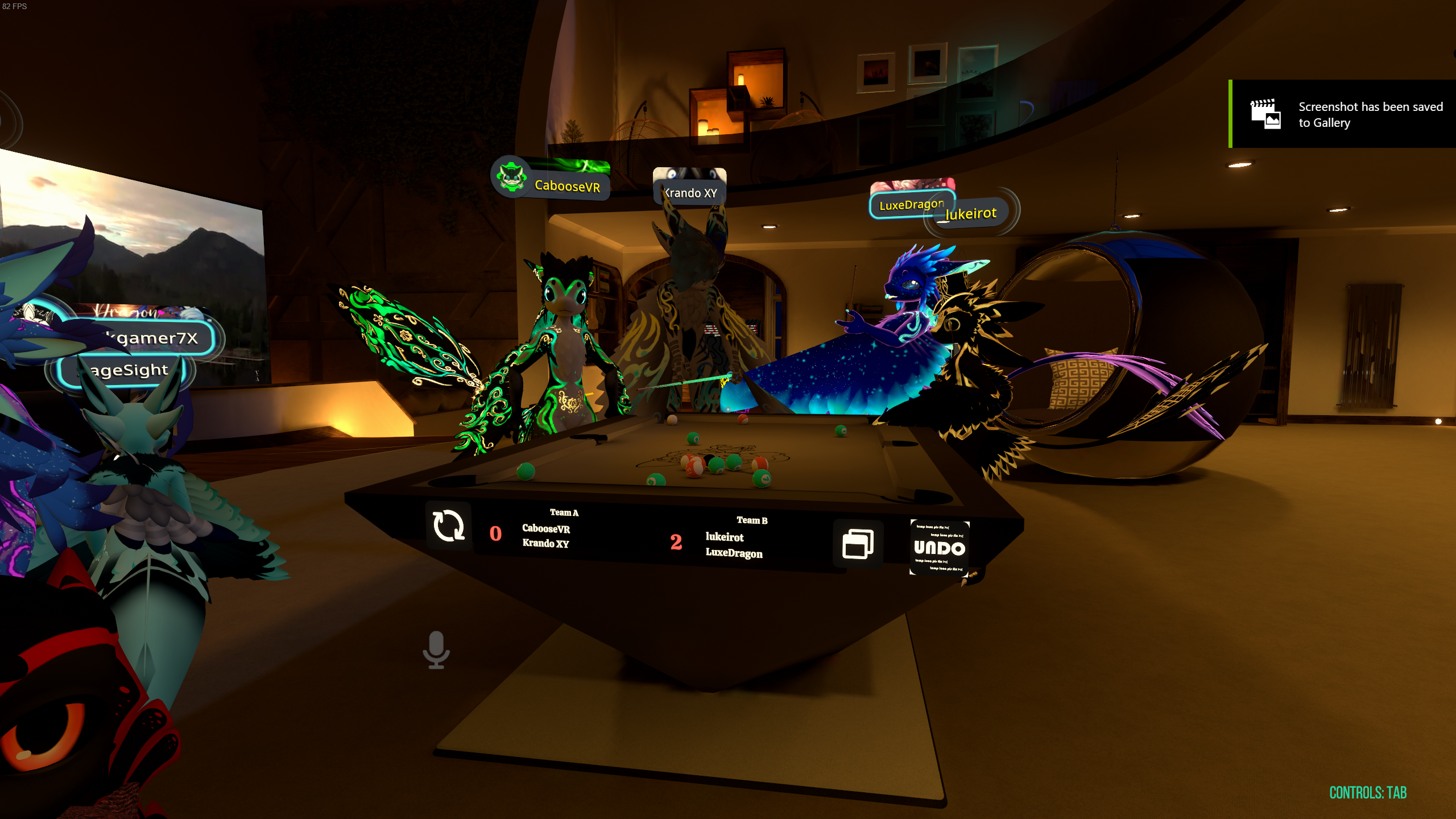Select the lukeirot nameplate
The height and width of the screenshot is (819, 1456).
coord(971,214)
